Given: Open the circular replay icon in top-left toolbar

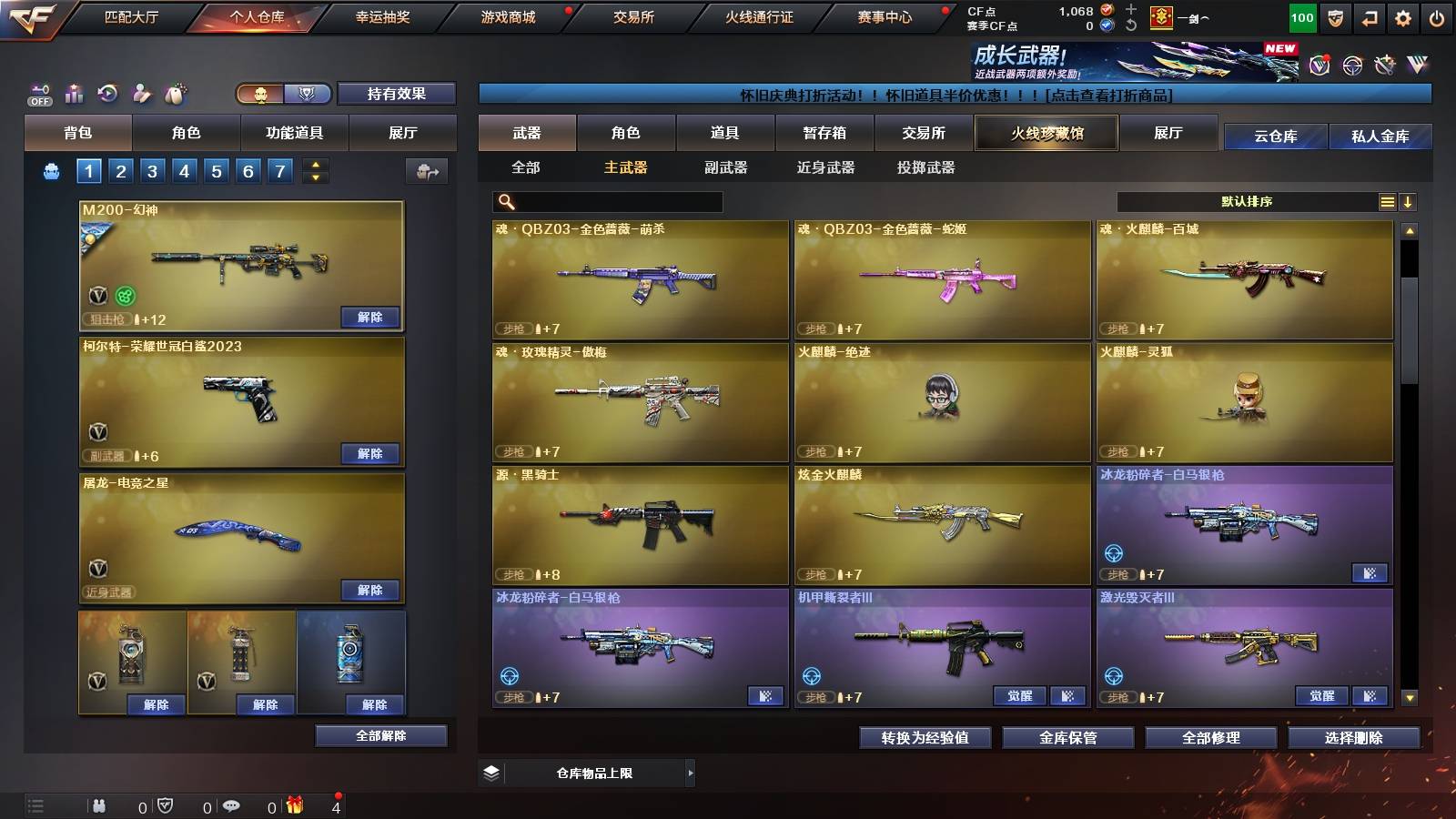Looking at the screenshot, I should tap(107, 92).
